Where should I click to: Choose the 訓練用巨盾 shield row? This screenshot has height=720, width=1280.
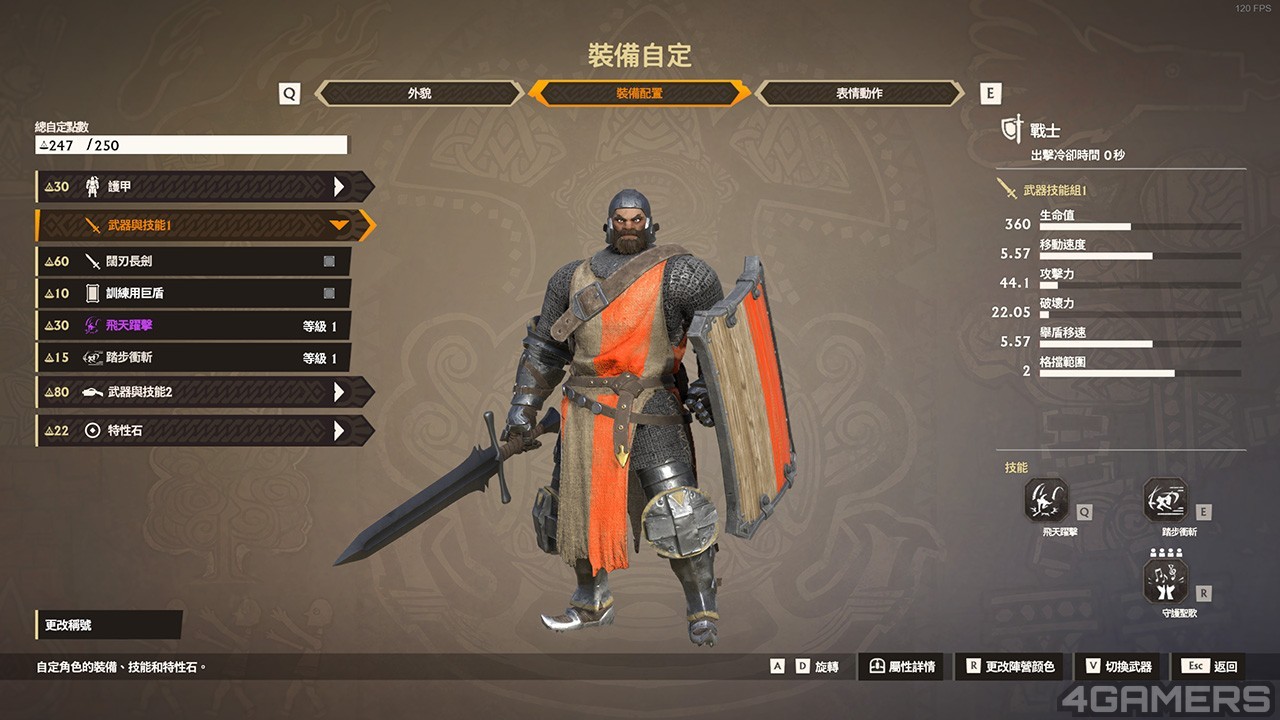(x=193, y=293)
